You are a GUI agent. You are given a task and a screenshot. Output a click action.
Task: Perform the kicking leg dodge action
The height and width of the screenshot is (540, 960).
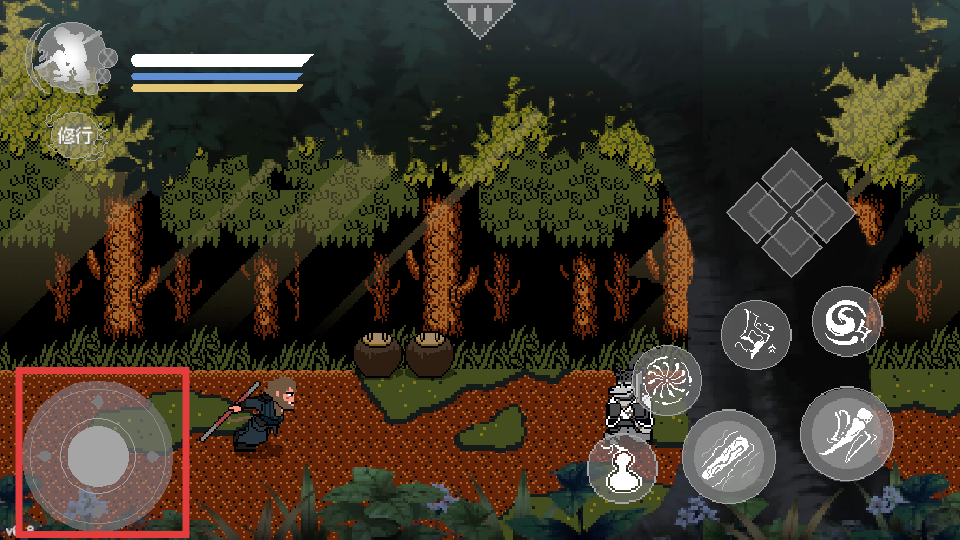click(846, 433)
